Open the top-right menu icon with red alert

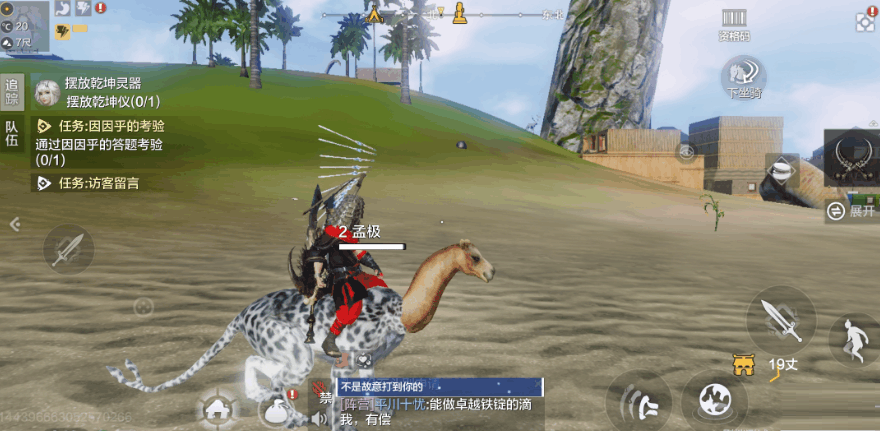866,20
